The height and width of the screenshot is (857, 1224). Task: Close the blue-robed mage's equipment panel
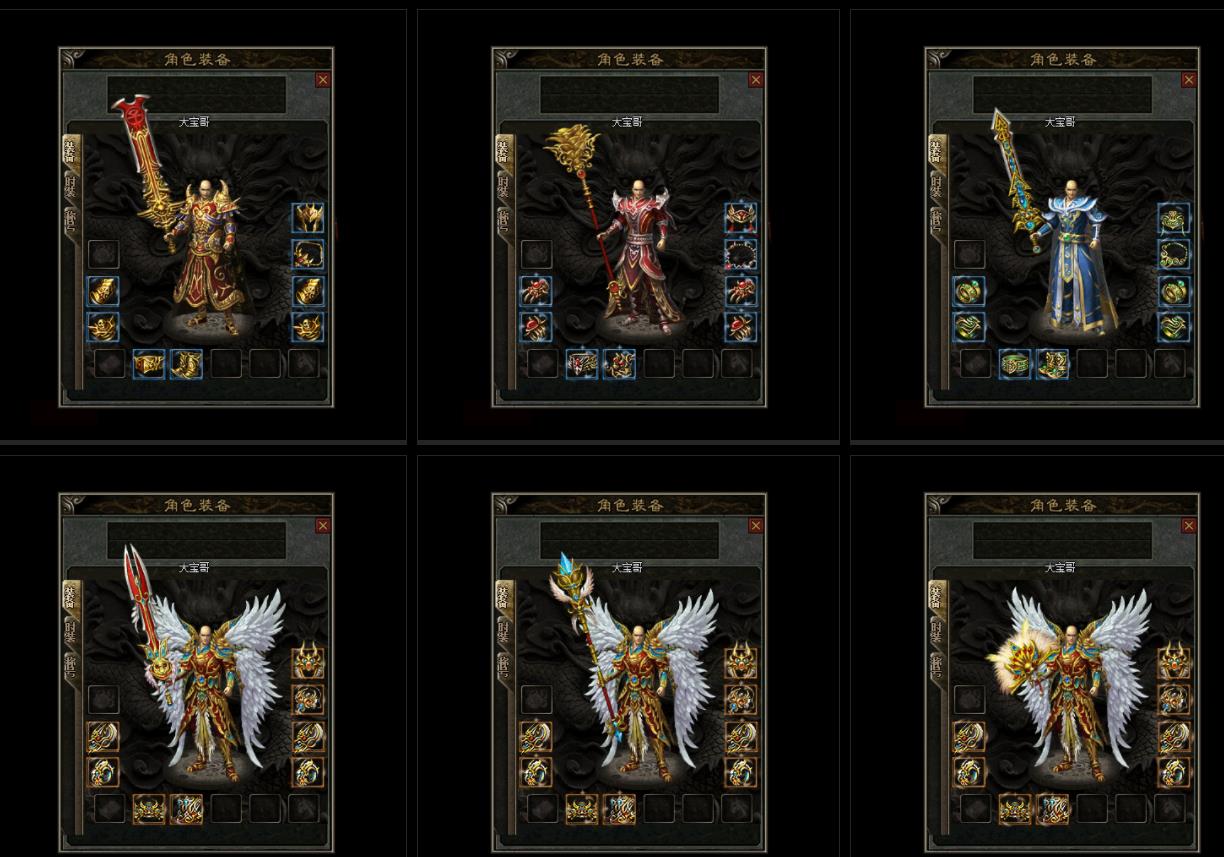coord(1188,80)
